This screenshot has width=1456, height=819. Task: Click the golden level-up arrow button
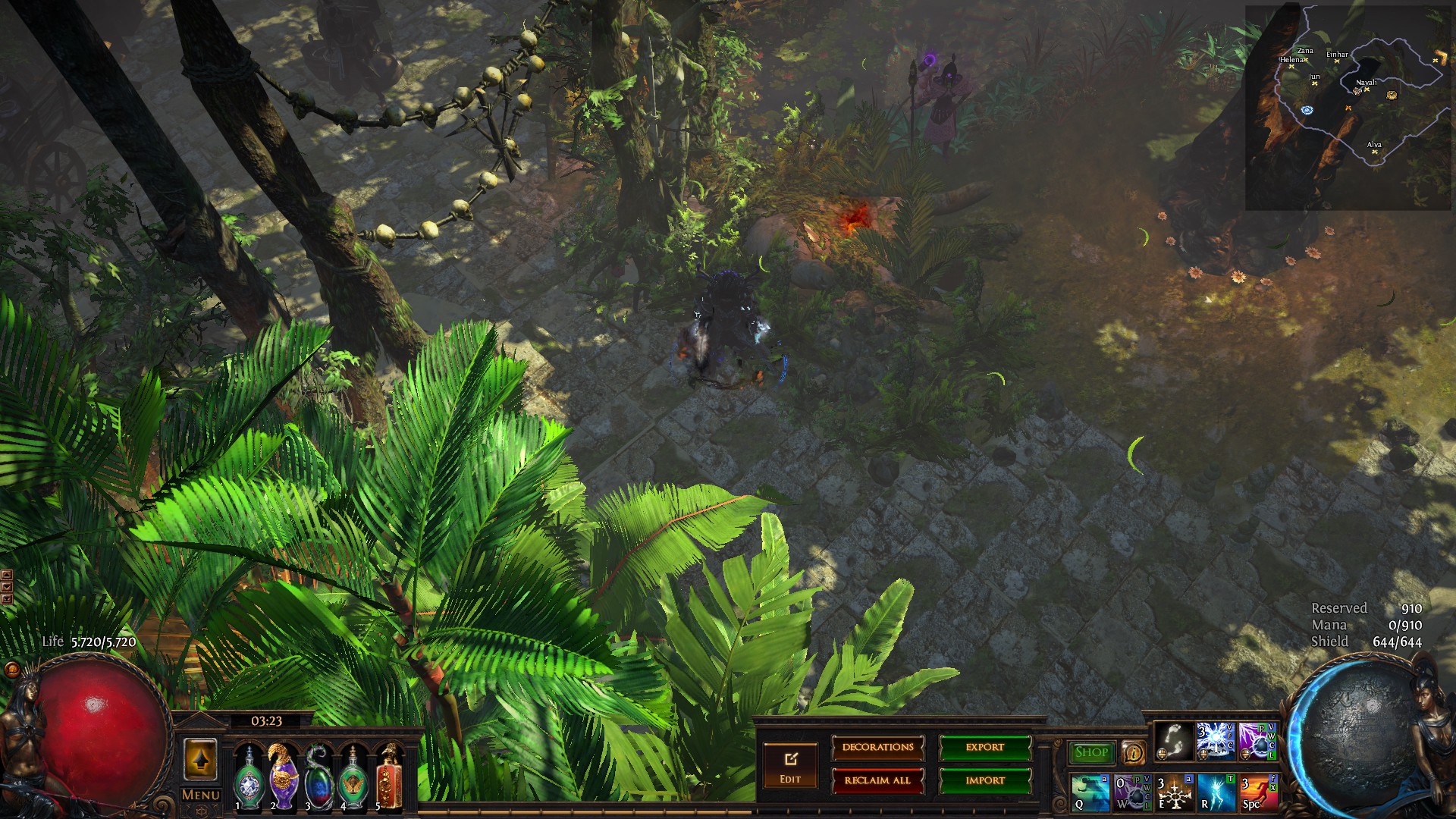click(200, 759)
